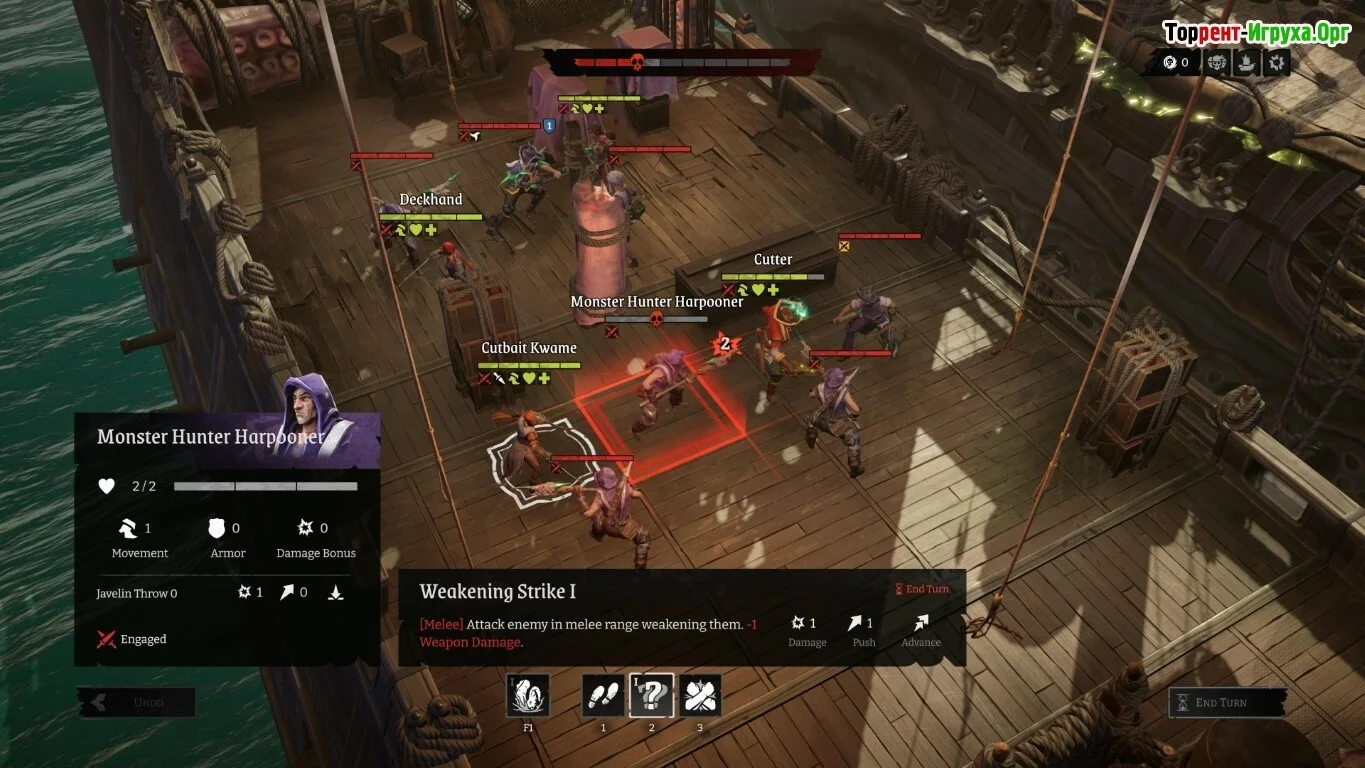1365x768 pixels.
Task: Select the Deckhand unit nameplate
Action: pos(431,200)
